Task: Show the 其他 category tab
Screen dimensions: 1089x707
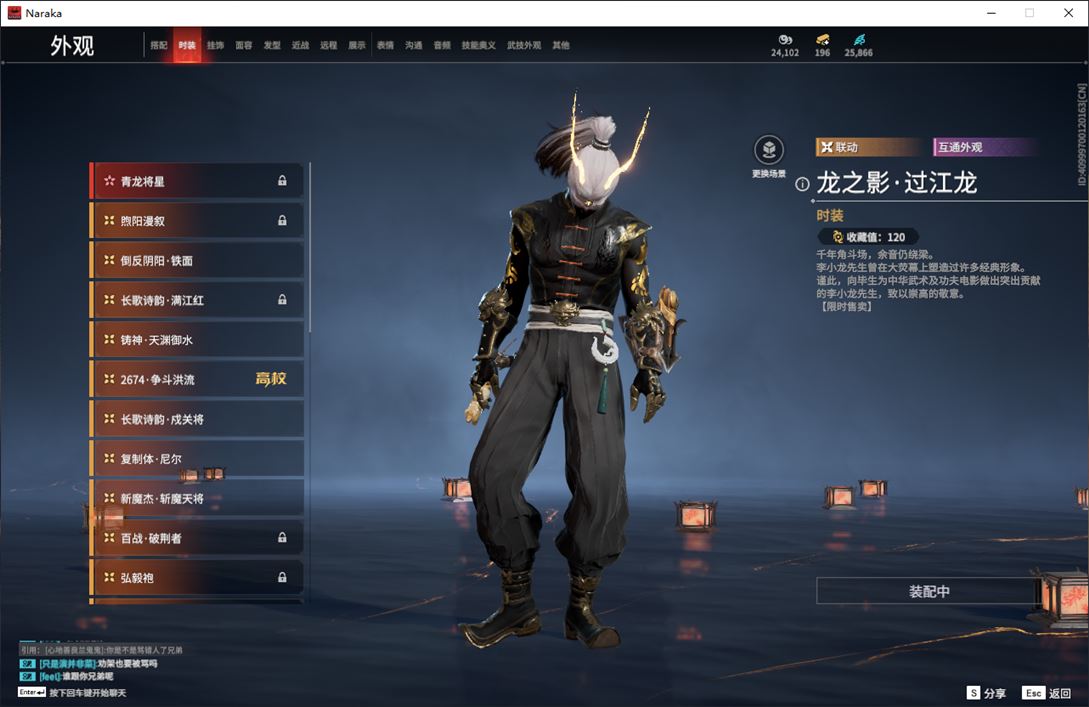Action: pyautogui.click(x=561, y=46)
